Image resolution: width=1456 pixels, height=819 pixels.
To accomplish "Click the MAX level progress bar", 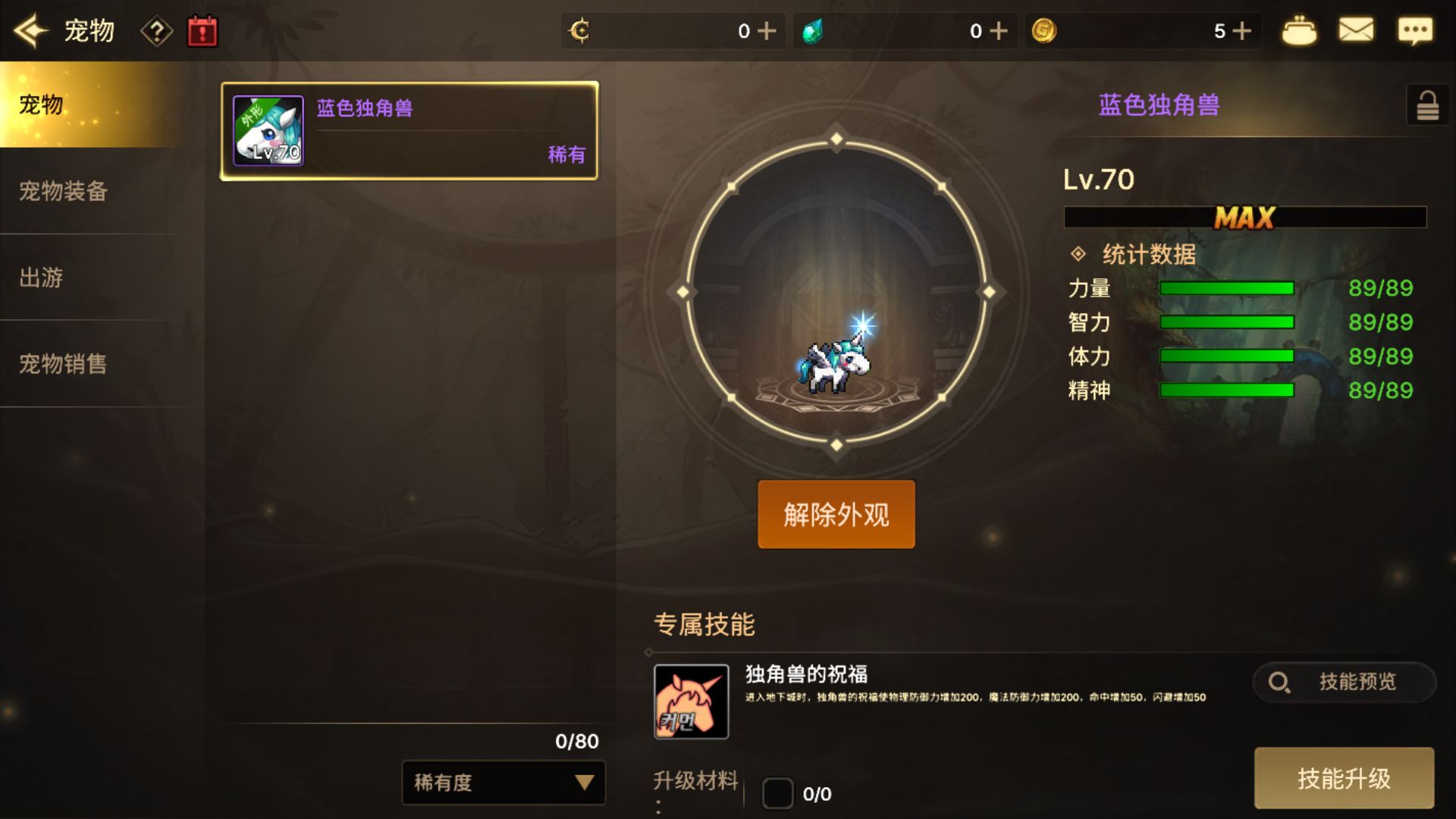I will tap(1244, 218).
